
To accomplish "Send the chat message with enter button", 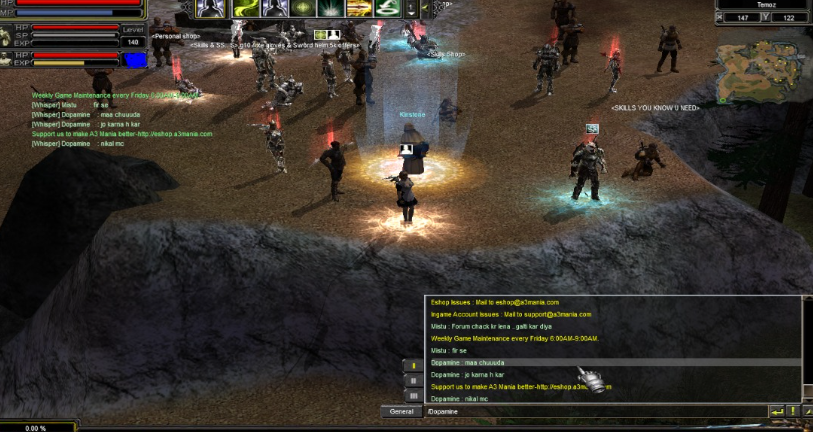I will point(776,411).
